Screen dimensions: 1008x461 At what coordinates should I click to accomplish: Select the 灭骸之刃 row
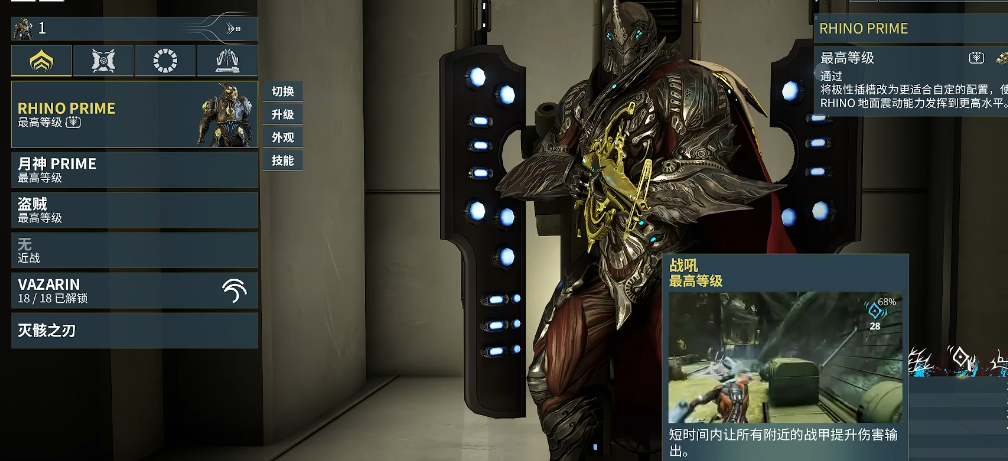click(x=134, y=330)
